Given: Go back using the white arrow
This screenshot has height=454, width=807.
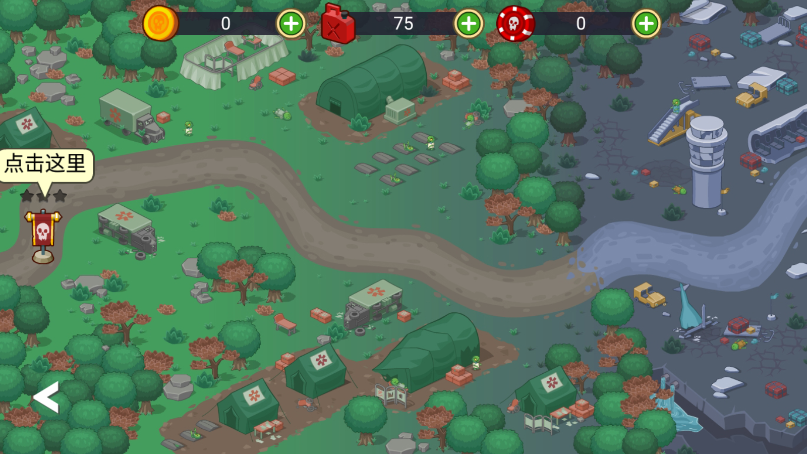Looking at the screenshot, I should (46, 397).
